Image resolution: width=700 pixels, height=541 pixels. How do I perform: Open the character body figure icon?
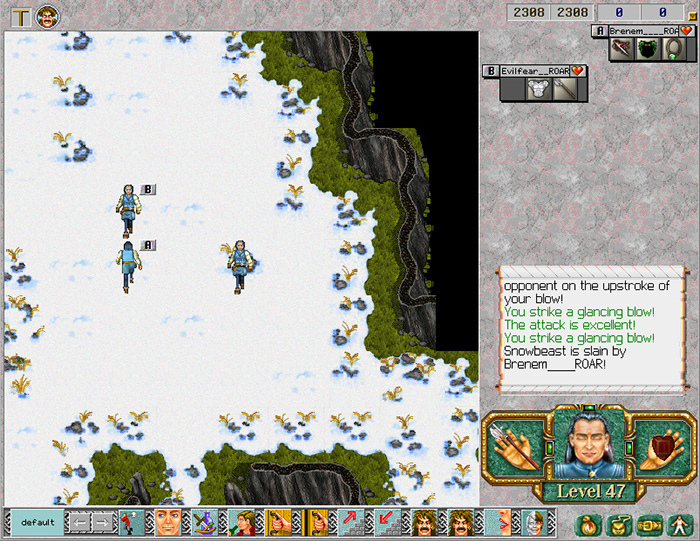(x=678, y=523)
